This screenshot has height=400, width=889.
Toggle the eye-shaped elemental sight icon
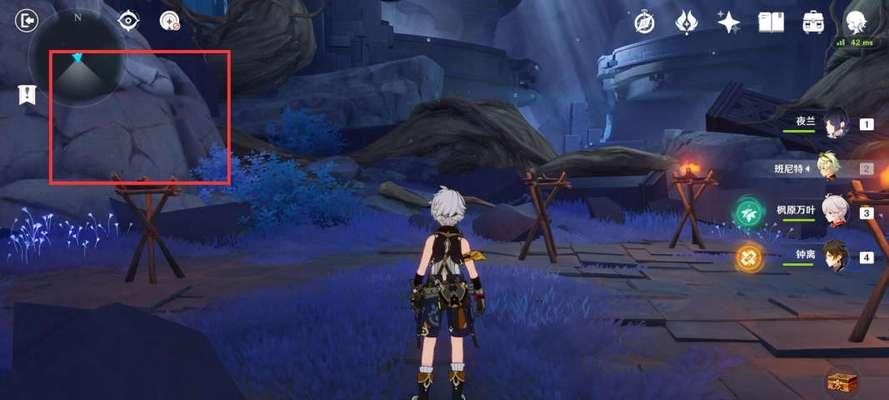coord(129,21)
